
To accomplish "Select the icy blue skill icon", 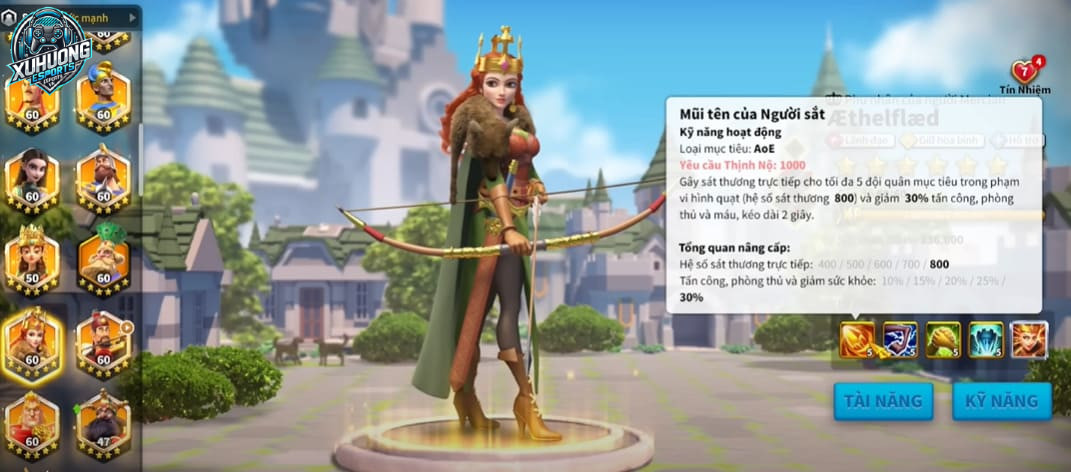I will (986, 340).
